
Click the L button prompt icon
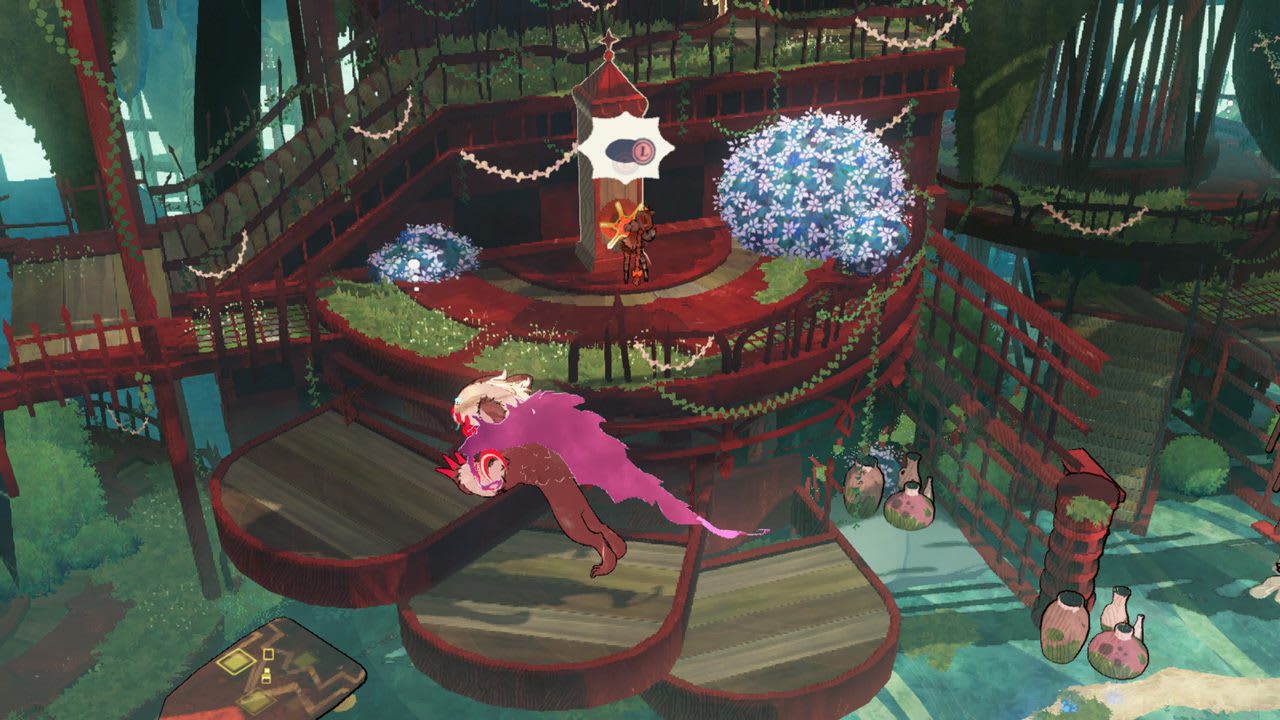pos(643,152)
